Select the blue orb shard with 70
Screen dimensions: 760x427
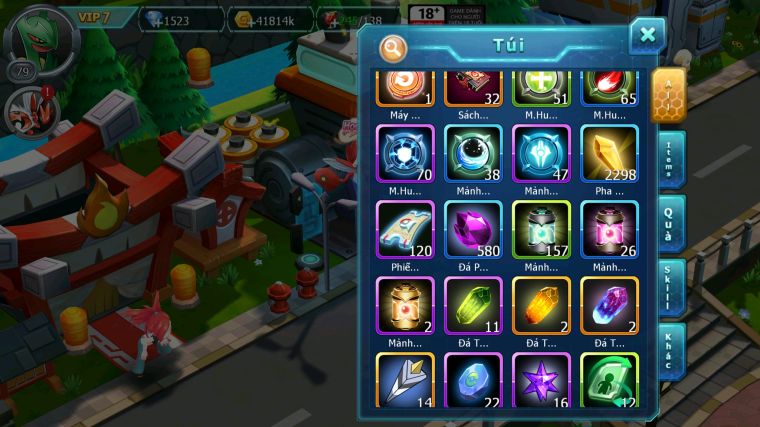tap(404, 155)
